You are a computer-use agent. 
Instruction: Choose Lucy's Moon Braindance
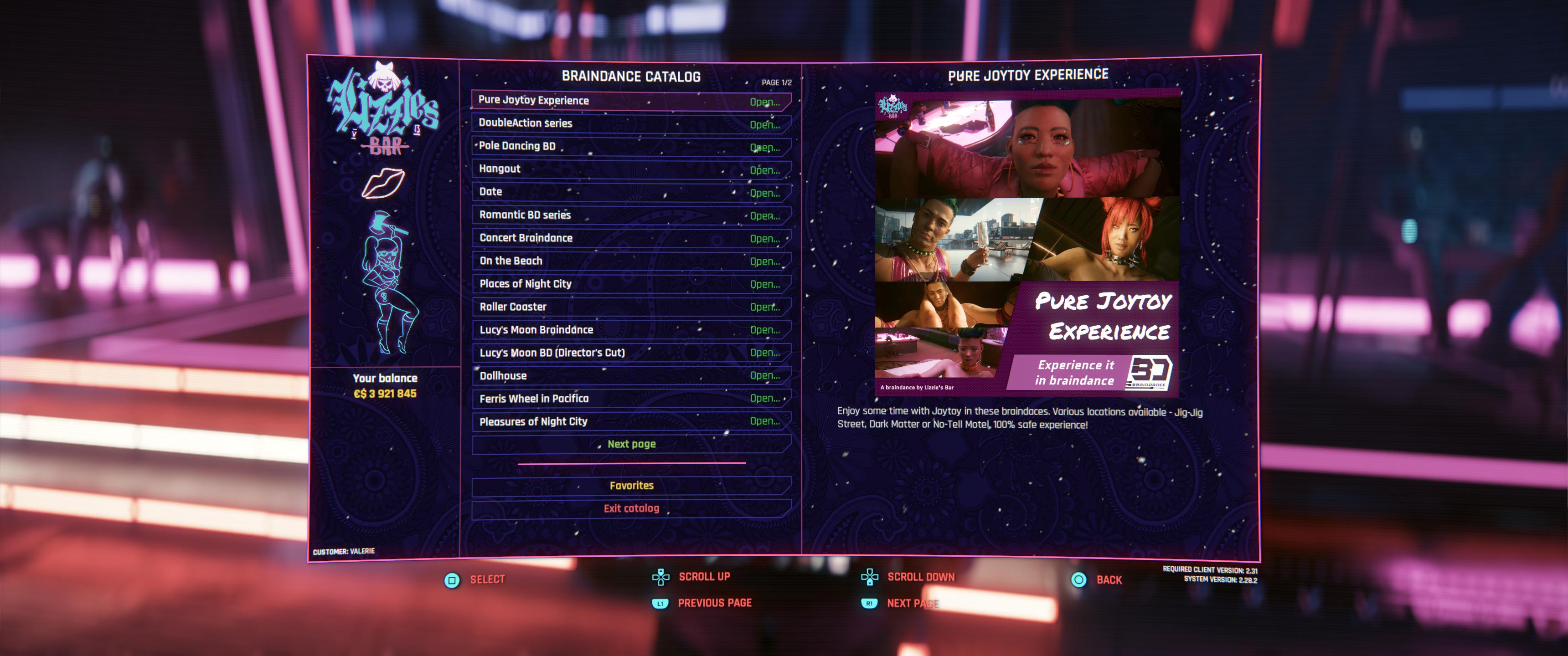630,330
